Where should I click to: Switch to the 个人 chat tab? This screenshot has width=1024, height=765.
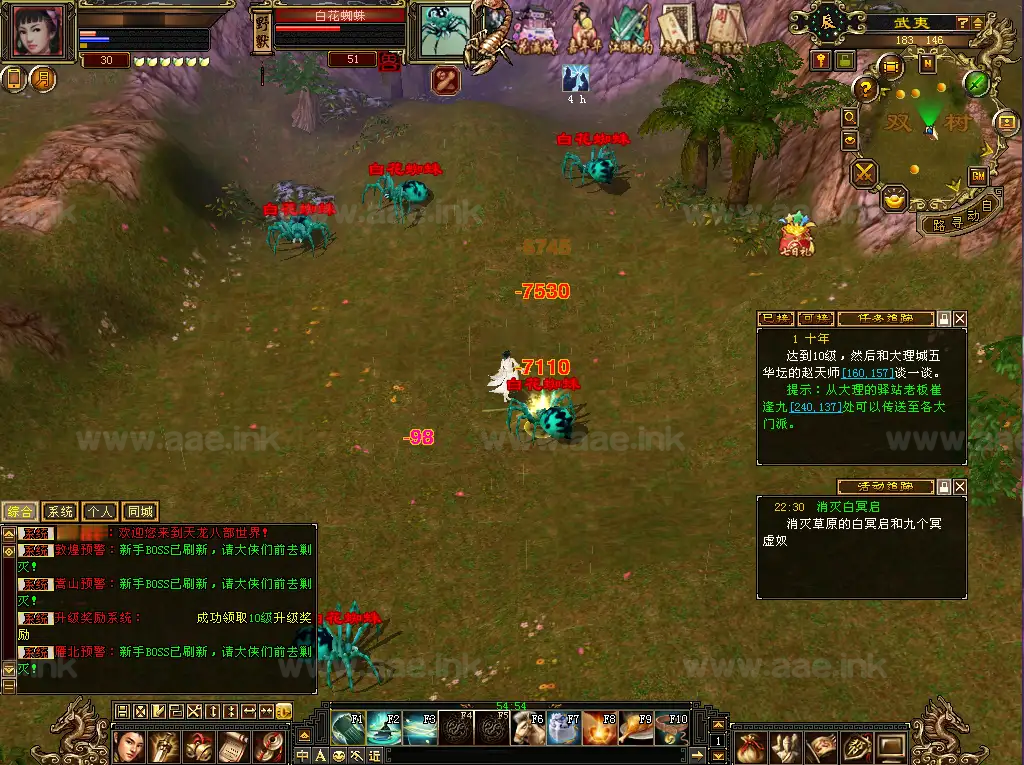pyautogui.click(x=99, y=511)
